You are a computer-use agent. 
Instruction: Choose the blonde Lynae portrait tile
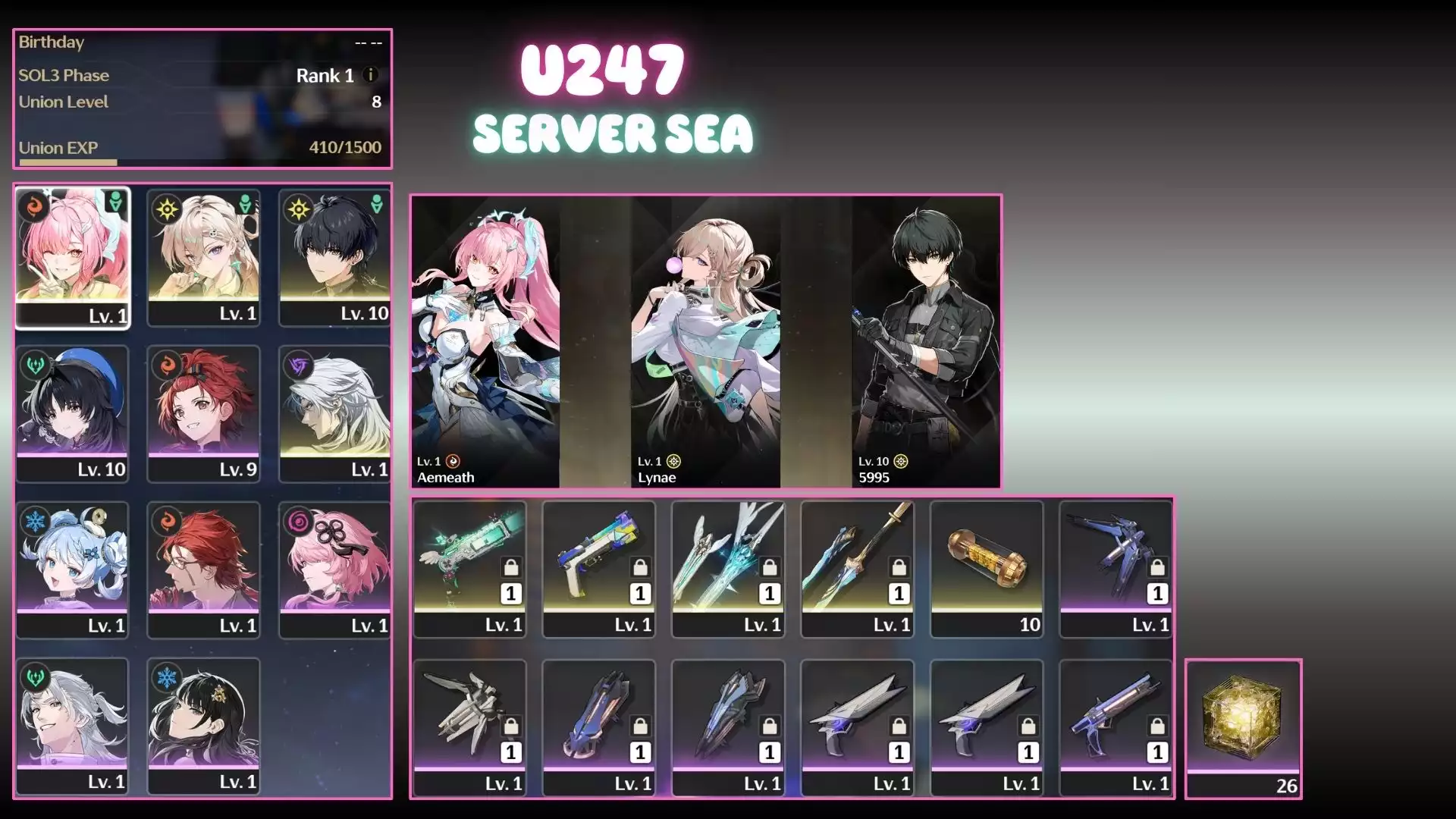click(203, 258)
